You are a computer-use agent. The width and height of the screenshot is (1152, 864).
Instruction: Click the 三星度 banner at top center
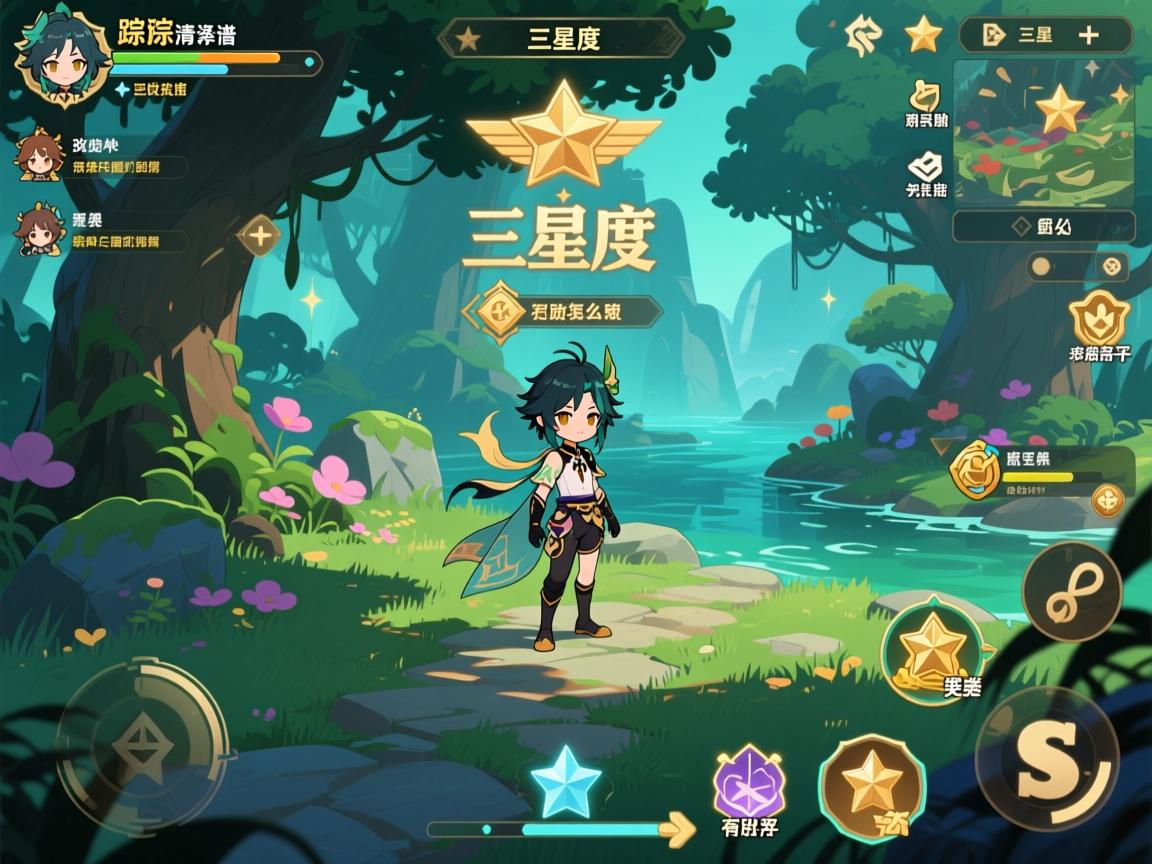tap(561, 38)
